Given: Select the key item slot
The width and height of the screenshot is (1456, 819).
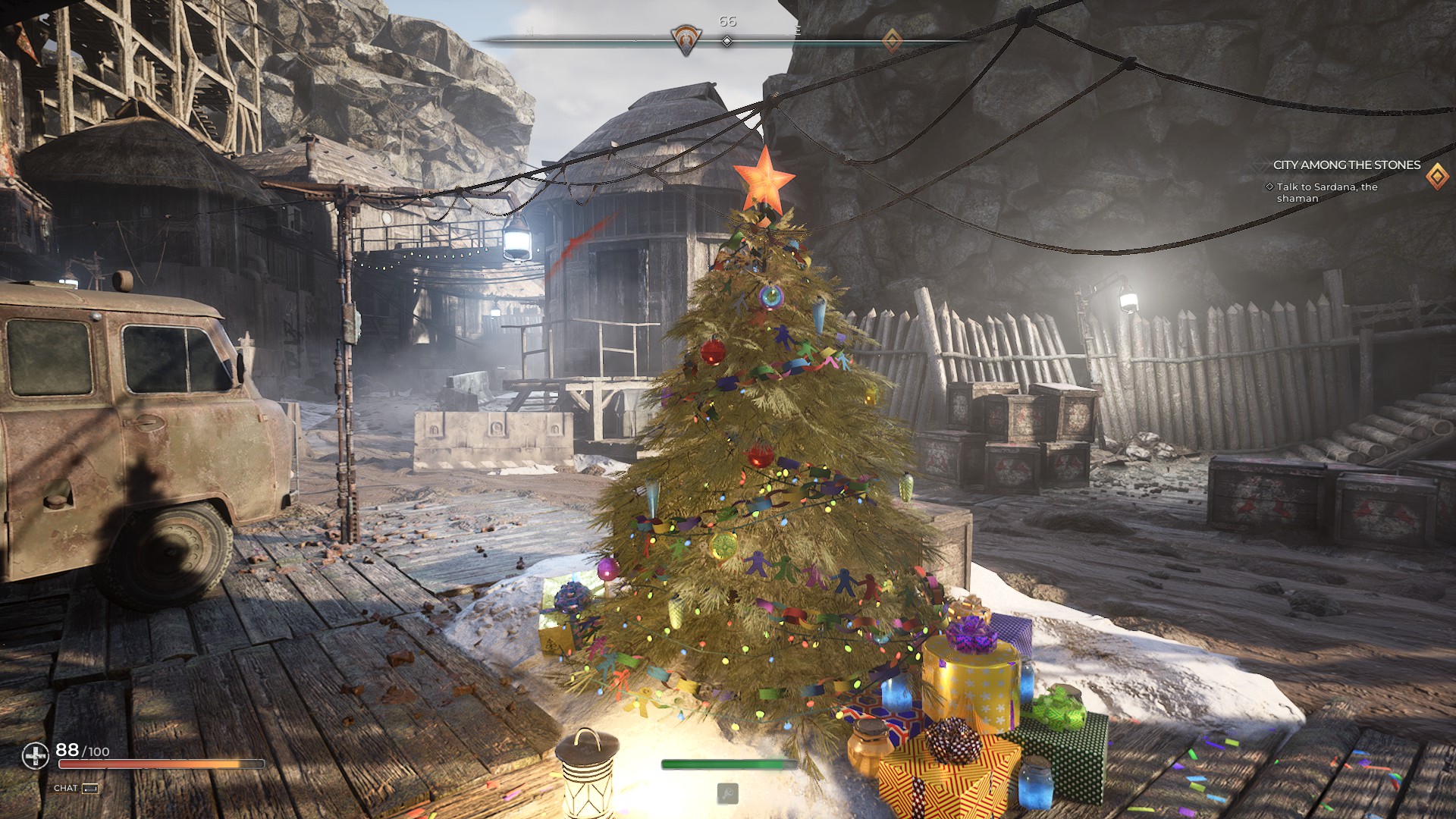Looking at the screenshot, I should coord(727,793).
